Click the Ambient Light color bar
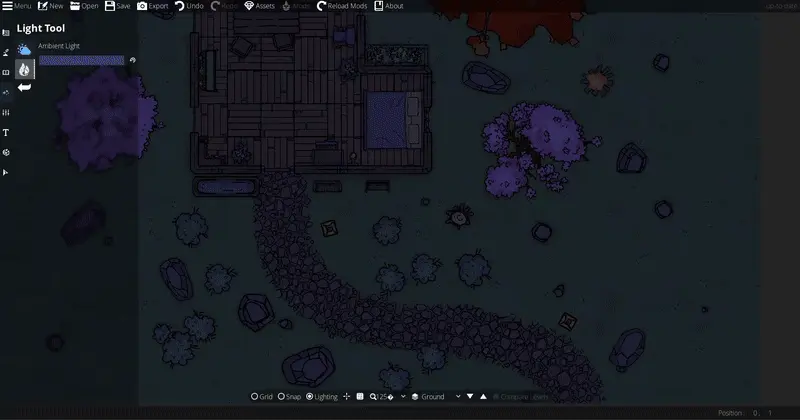 click(81, 60)
